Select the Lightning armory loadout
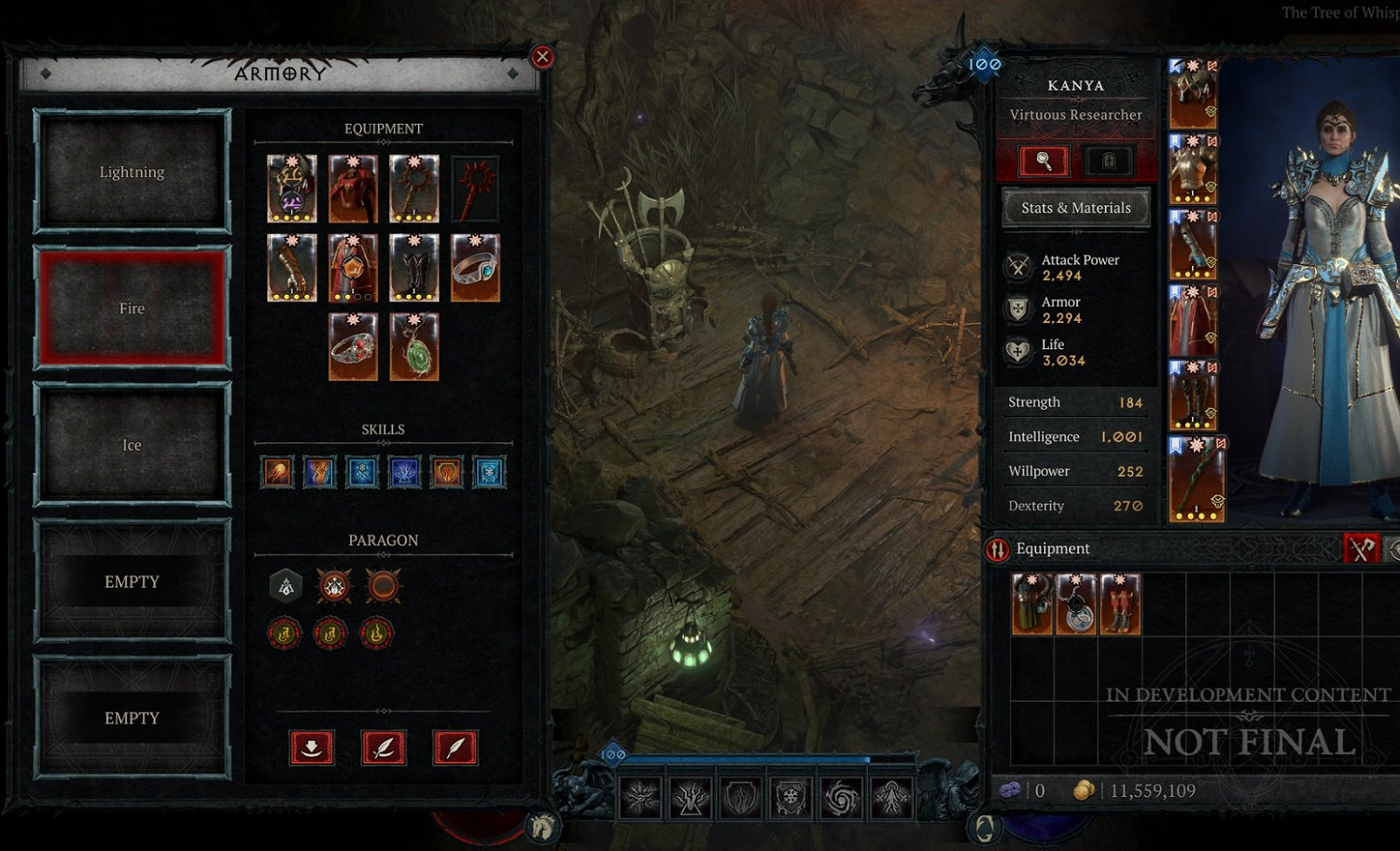This screenshot has height=851, width=1400. (132, 172)
